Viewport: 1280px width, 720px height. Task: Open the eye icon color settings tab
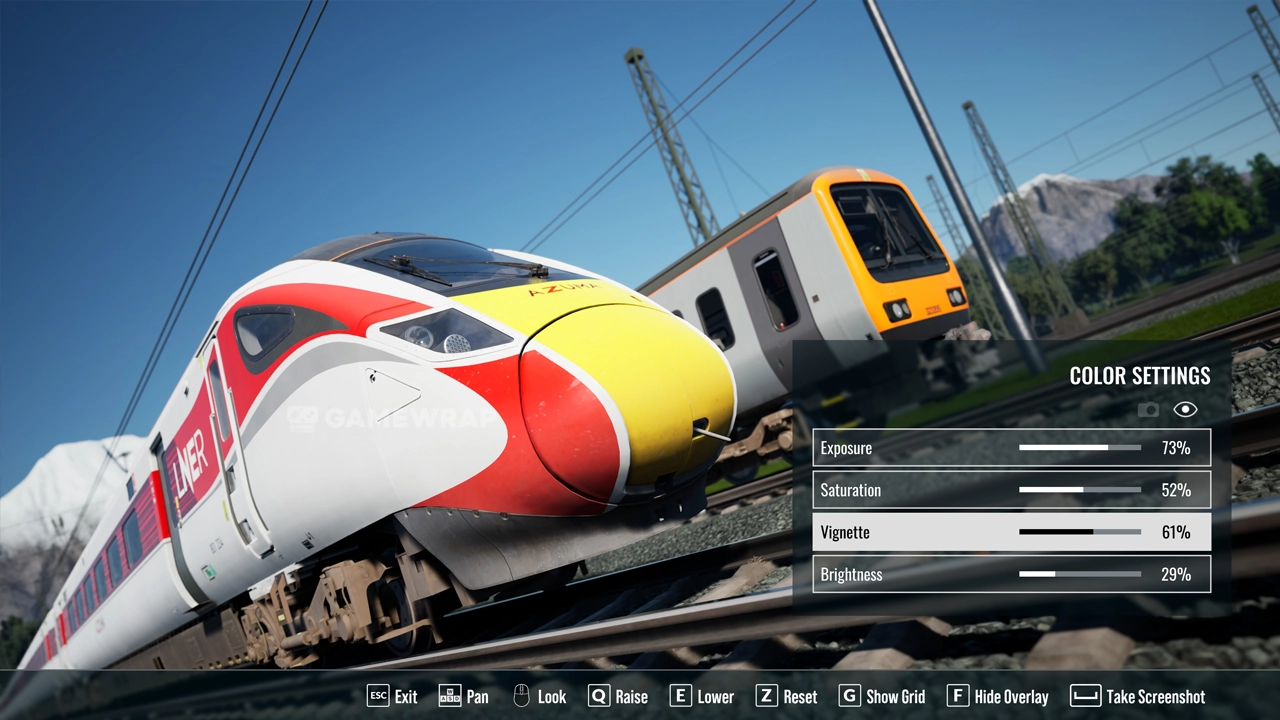click(1185, 409)
